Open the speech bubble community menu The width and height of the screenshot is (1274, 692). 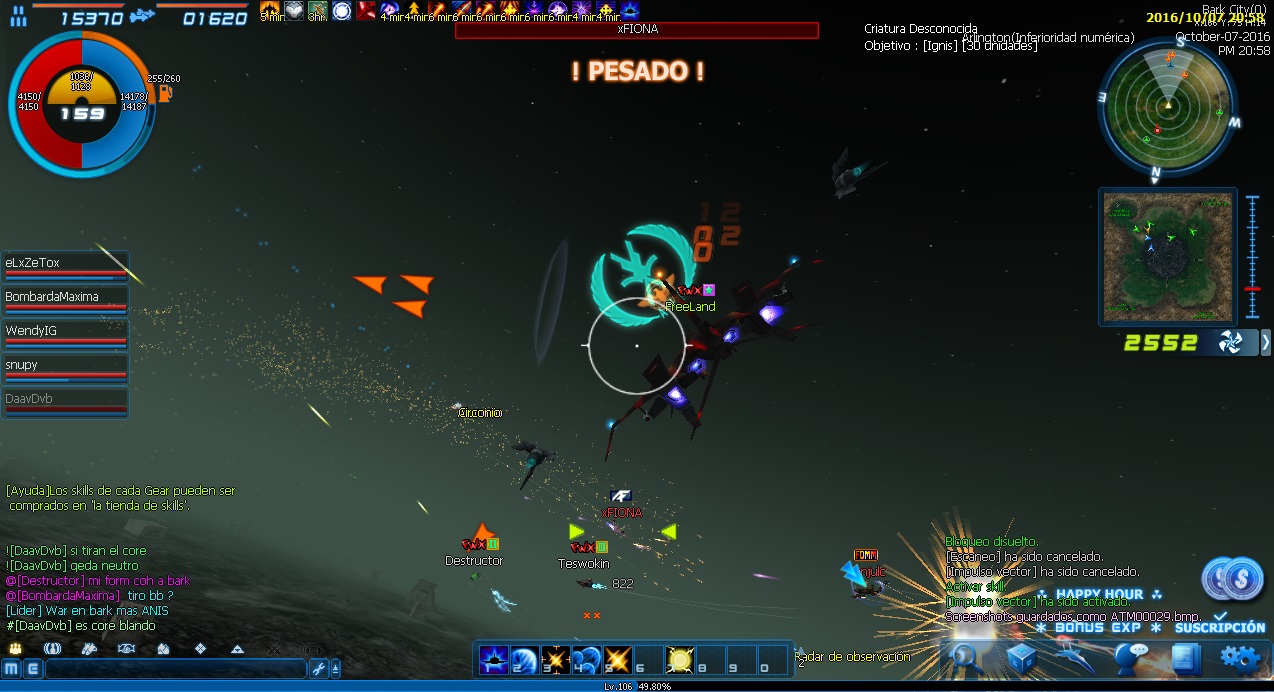click(1131, 657)
